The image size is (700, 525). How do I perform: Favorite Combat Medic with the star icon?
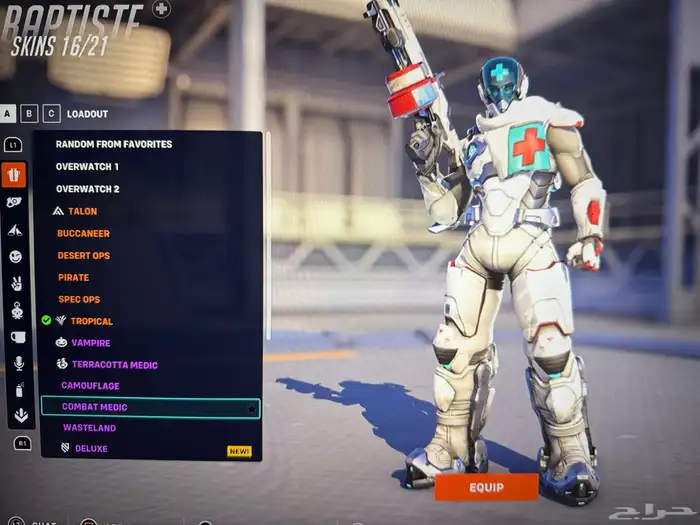(x=251, y=408)
